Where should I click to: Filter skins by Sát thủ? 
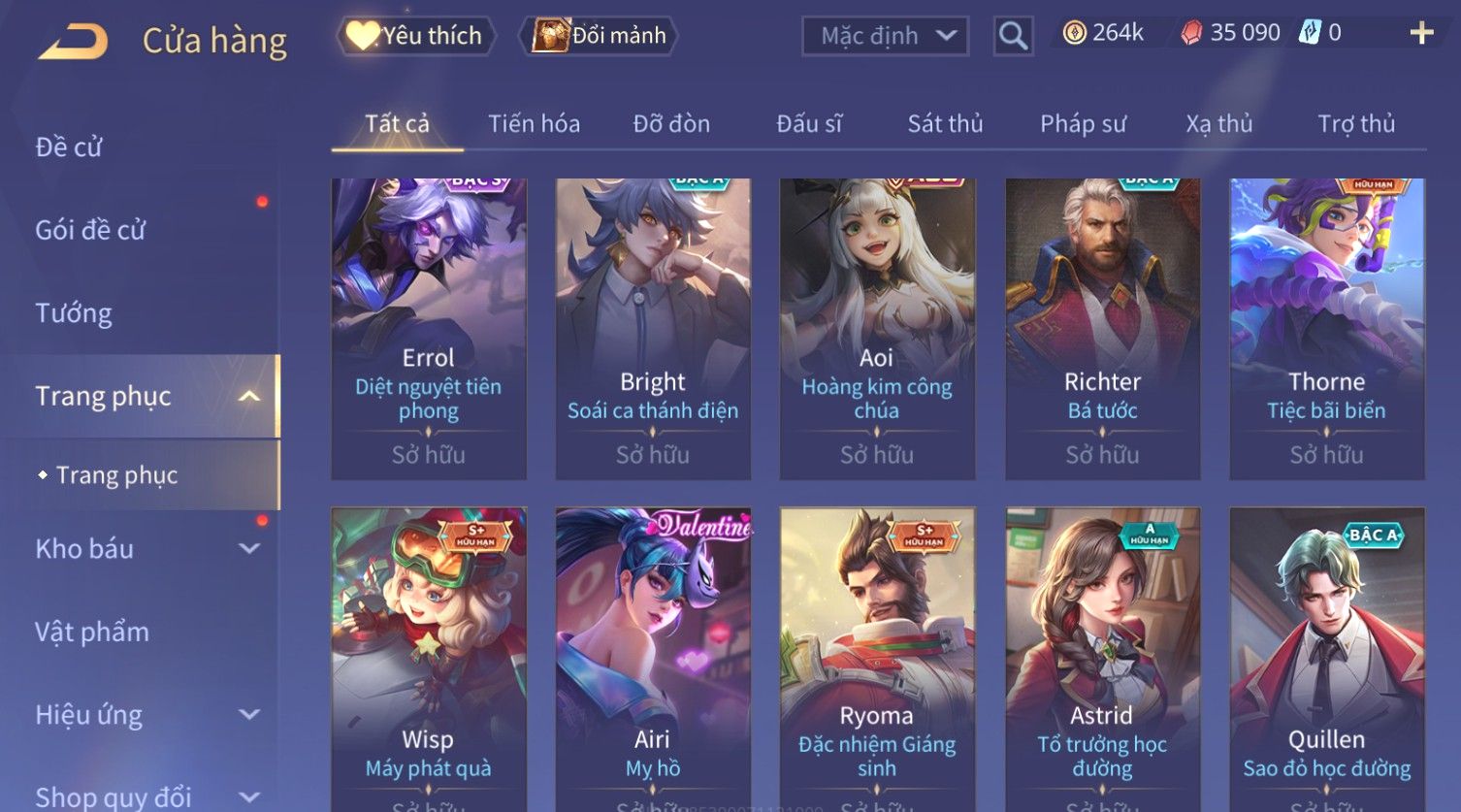coord(945,124)
